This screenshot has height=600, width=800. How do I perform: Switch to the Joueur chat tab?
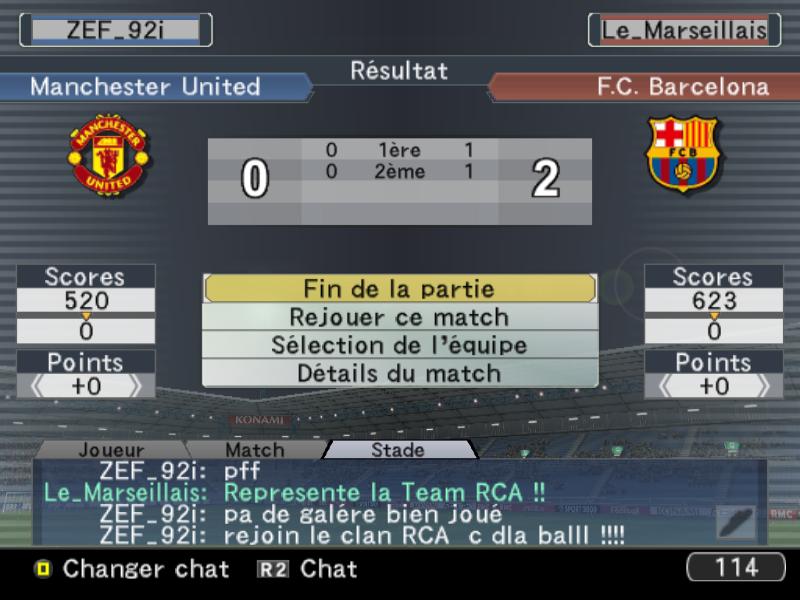(x=111, y=450)
